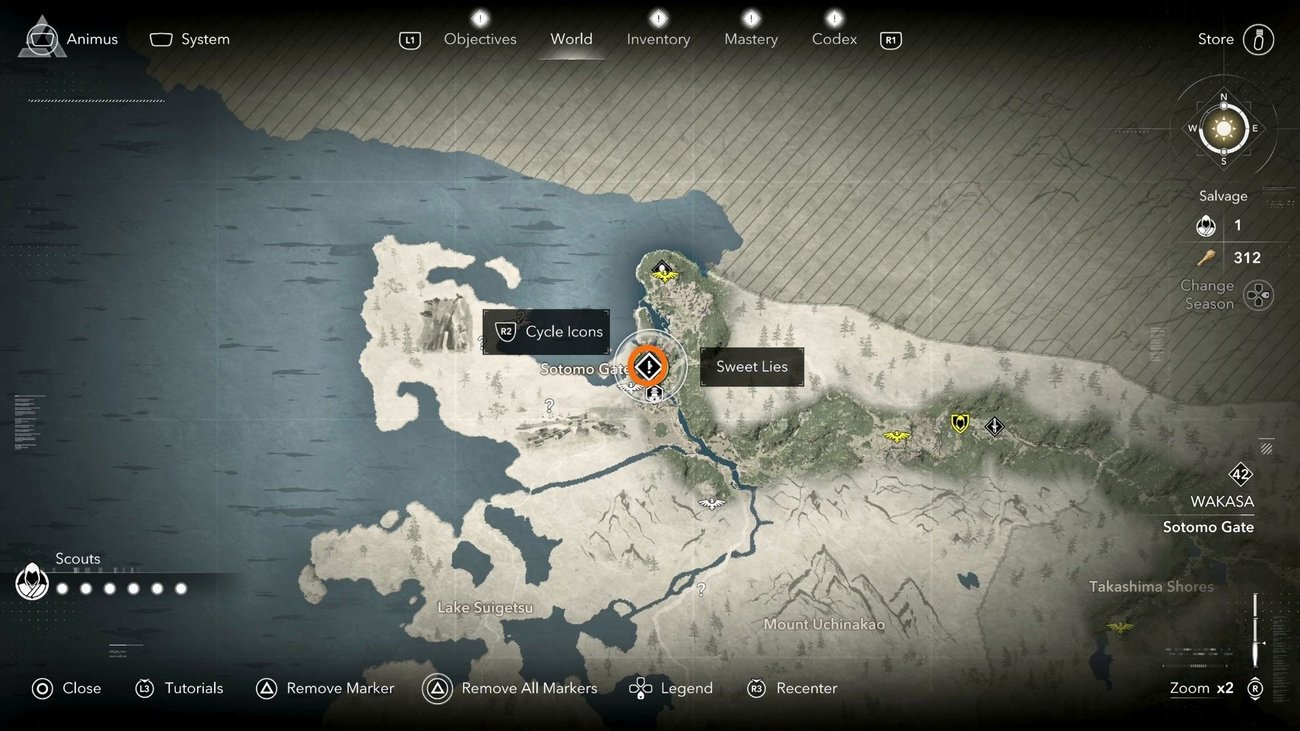Open the Animus menu
Screen dimensions: 1300x731
coord(68,39)
